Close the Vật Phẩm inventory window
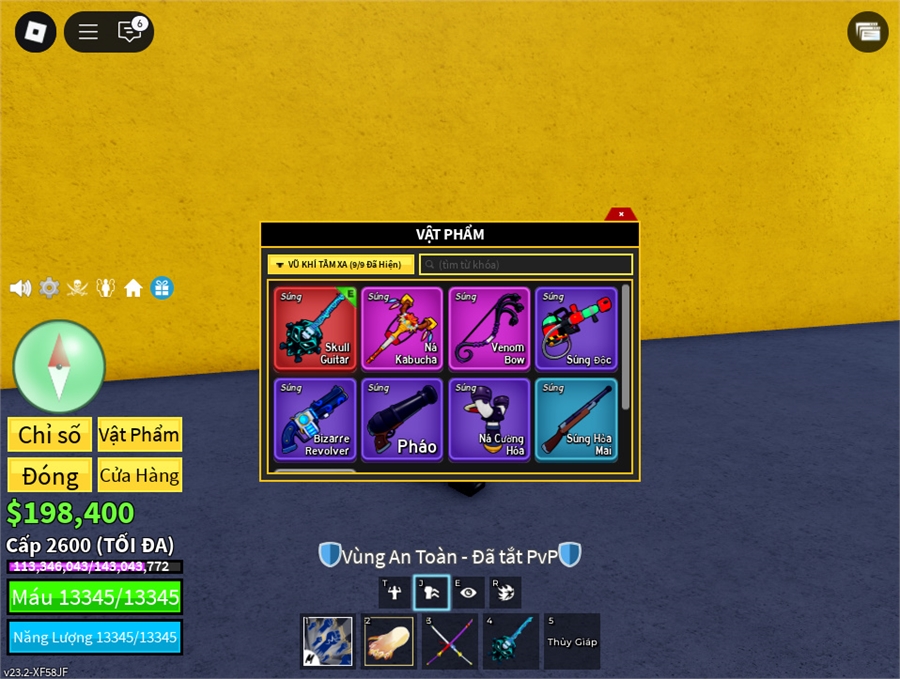This screenshot has height=679, width=900. pyautogui.click(x=621, y=214)
